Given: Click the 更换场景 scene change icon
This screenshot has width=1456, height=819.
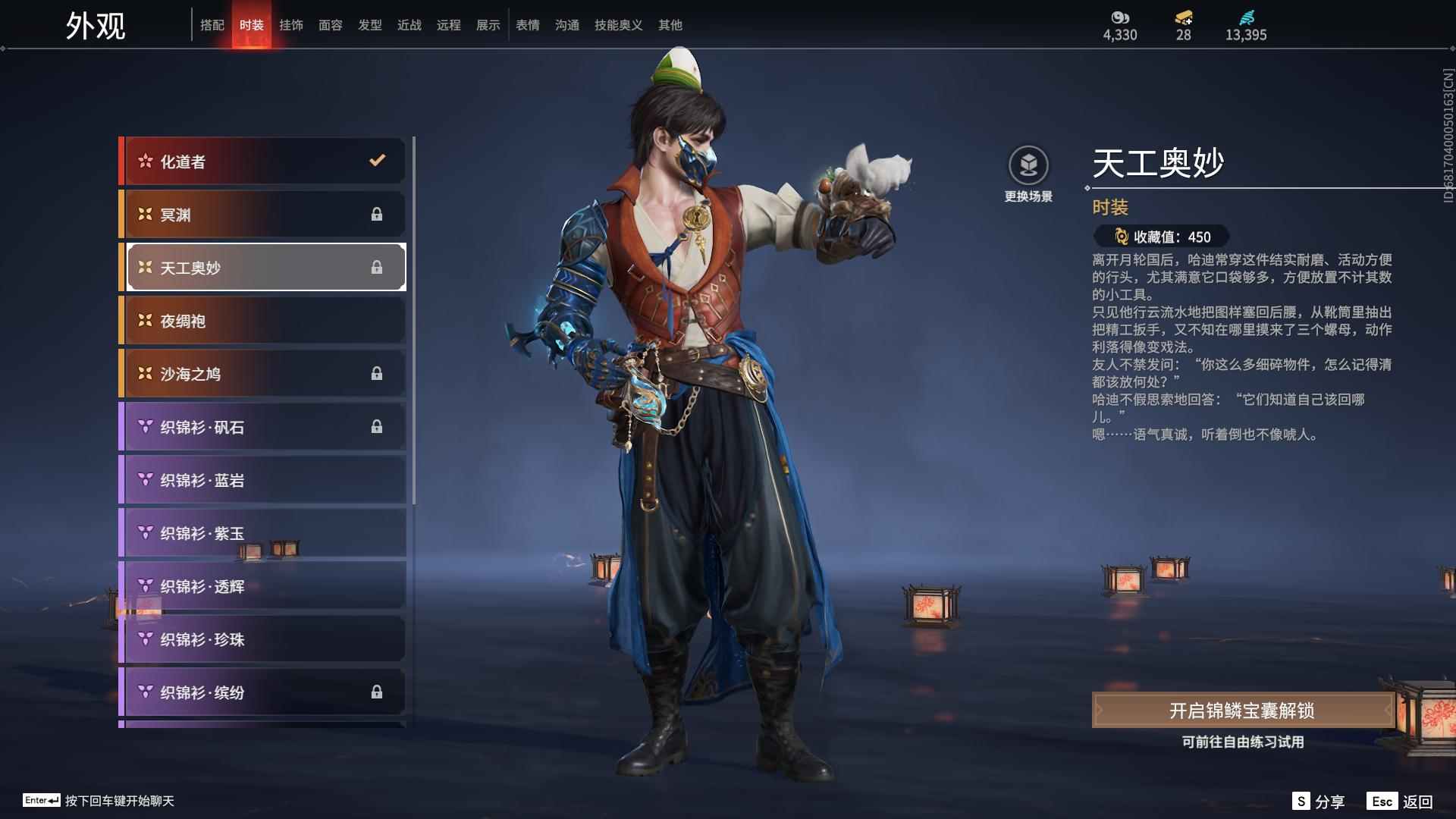Looking at the screenshot, I should point(1028,166).
